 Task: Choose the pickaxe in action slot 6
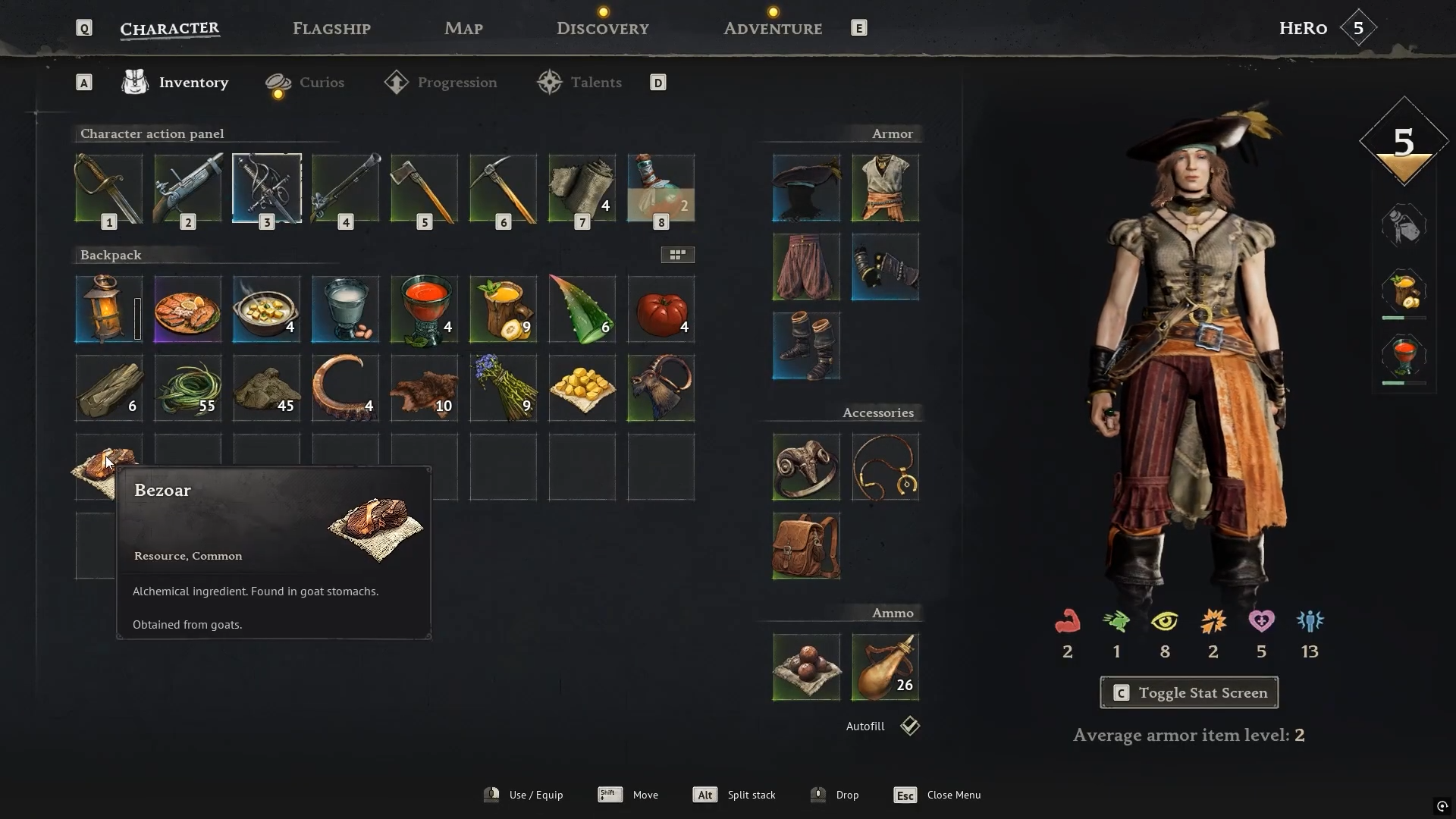click(503, 188)
